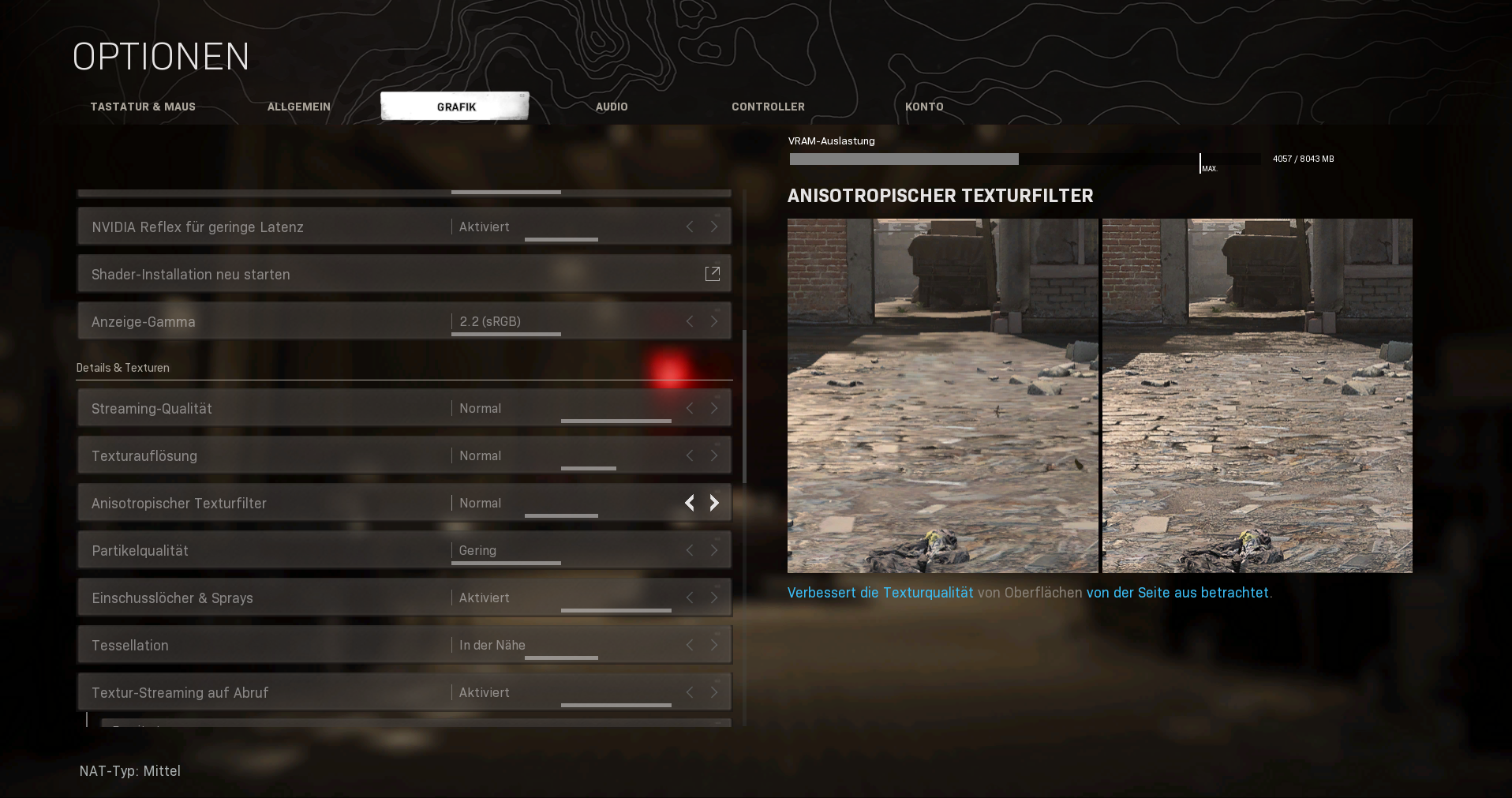Screen dimensions: 1512x798
Task: Click the left arrow on Anzeige-Gamma
Action: 689,321
